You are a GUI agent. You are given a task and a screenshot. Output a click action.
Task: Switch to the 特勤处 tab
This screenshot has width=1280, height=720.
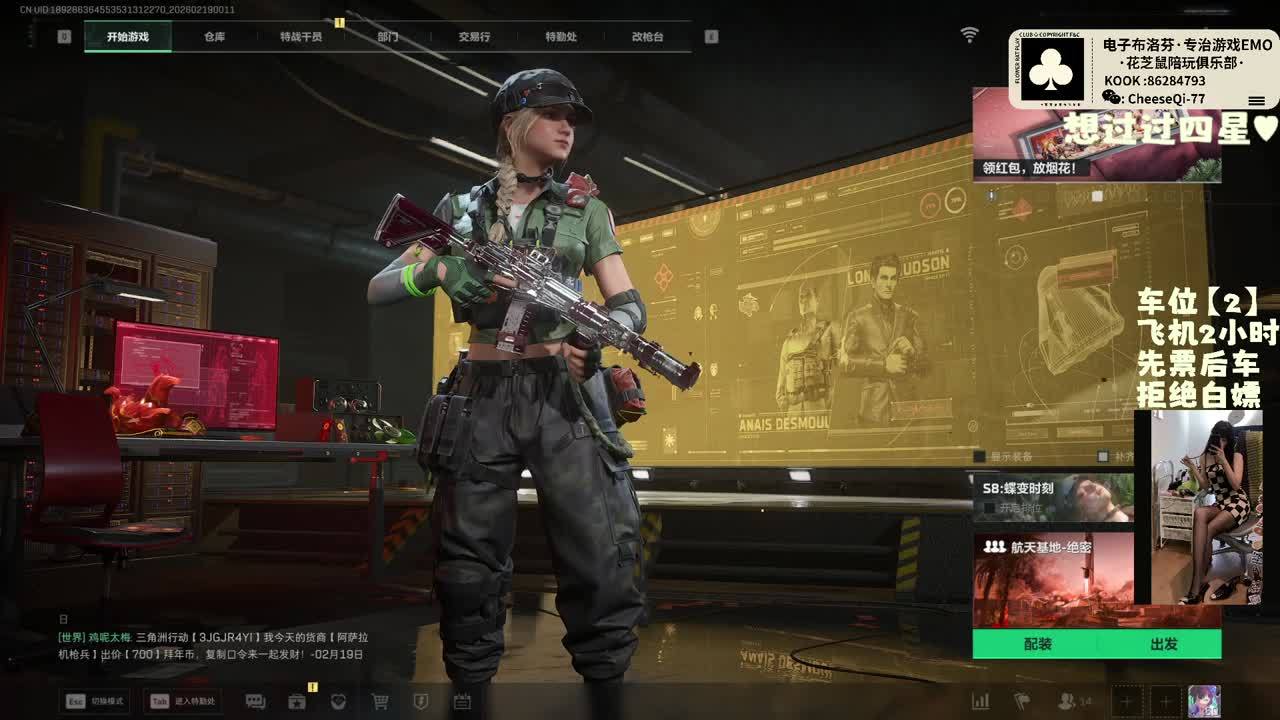(561, 37)
